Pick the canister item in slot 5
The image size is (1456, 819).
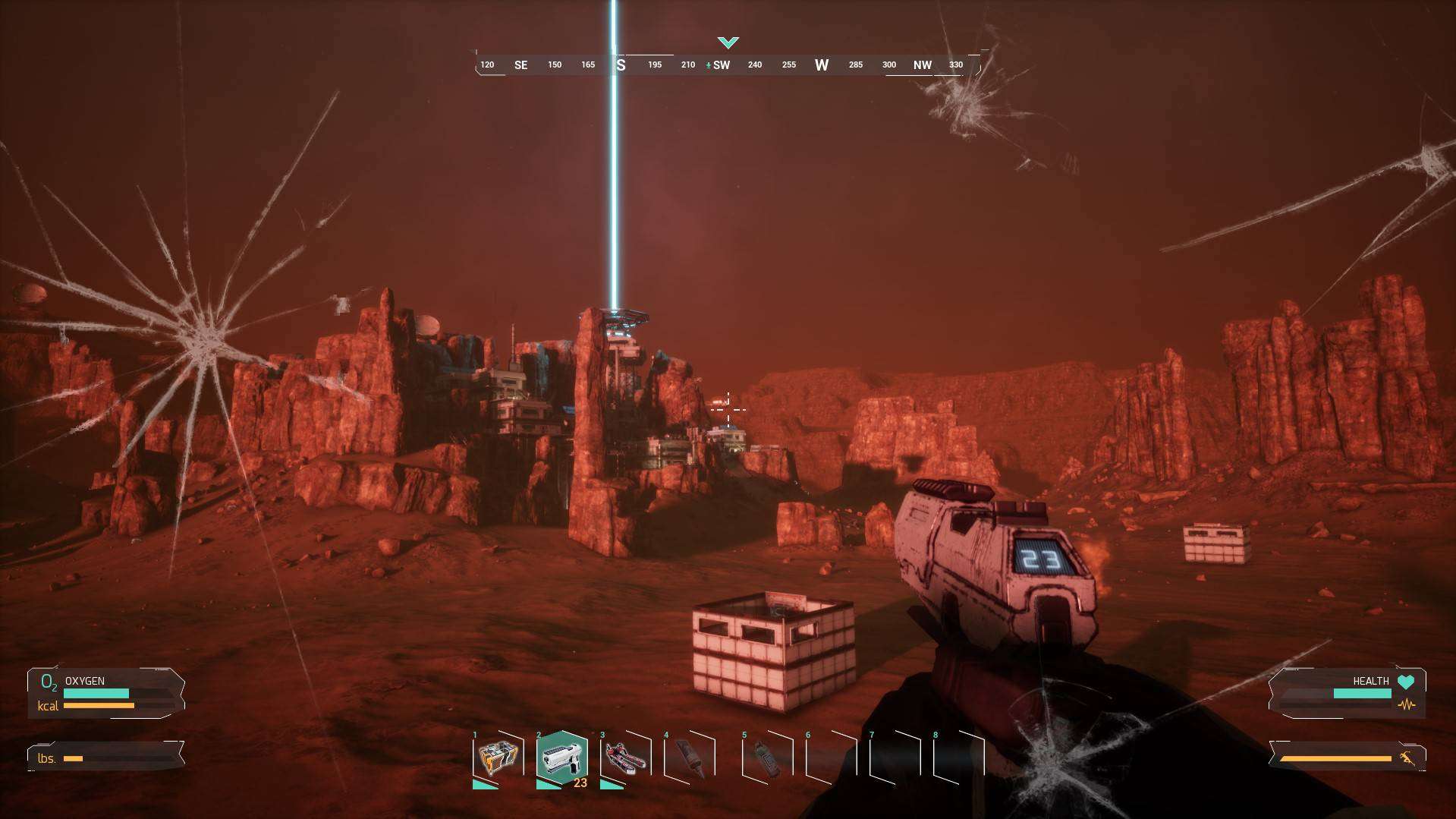[767, 758]
